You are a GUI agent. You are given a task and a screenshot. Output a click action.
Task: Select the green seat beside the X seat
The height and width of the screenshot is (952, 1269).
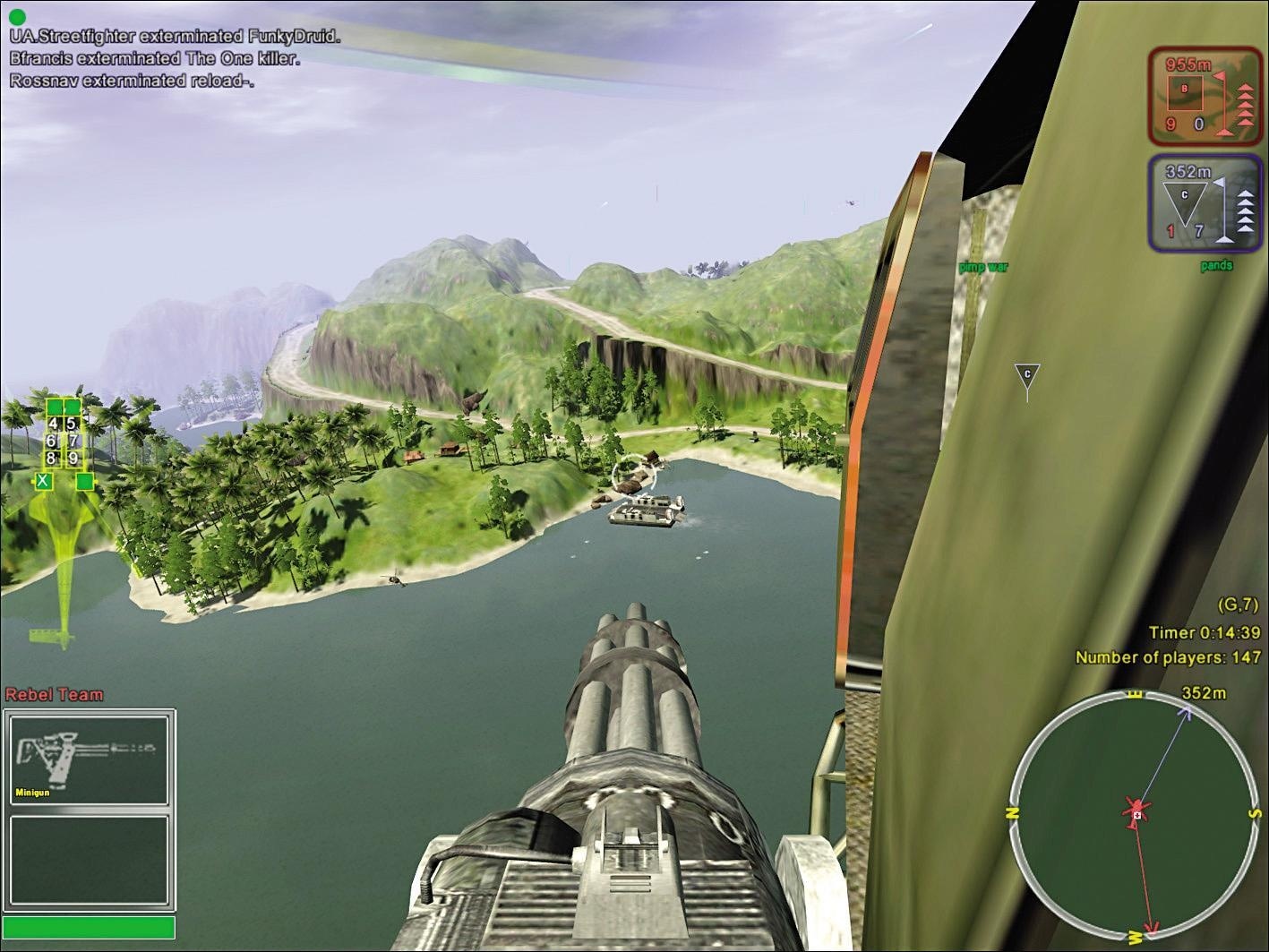coord(85,481)
